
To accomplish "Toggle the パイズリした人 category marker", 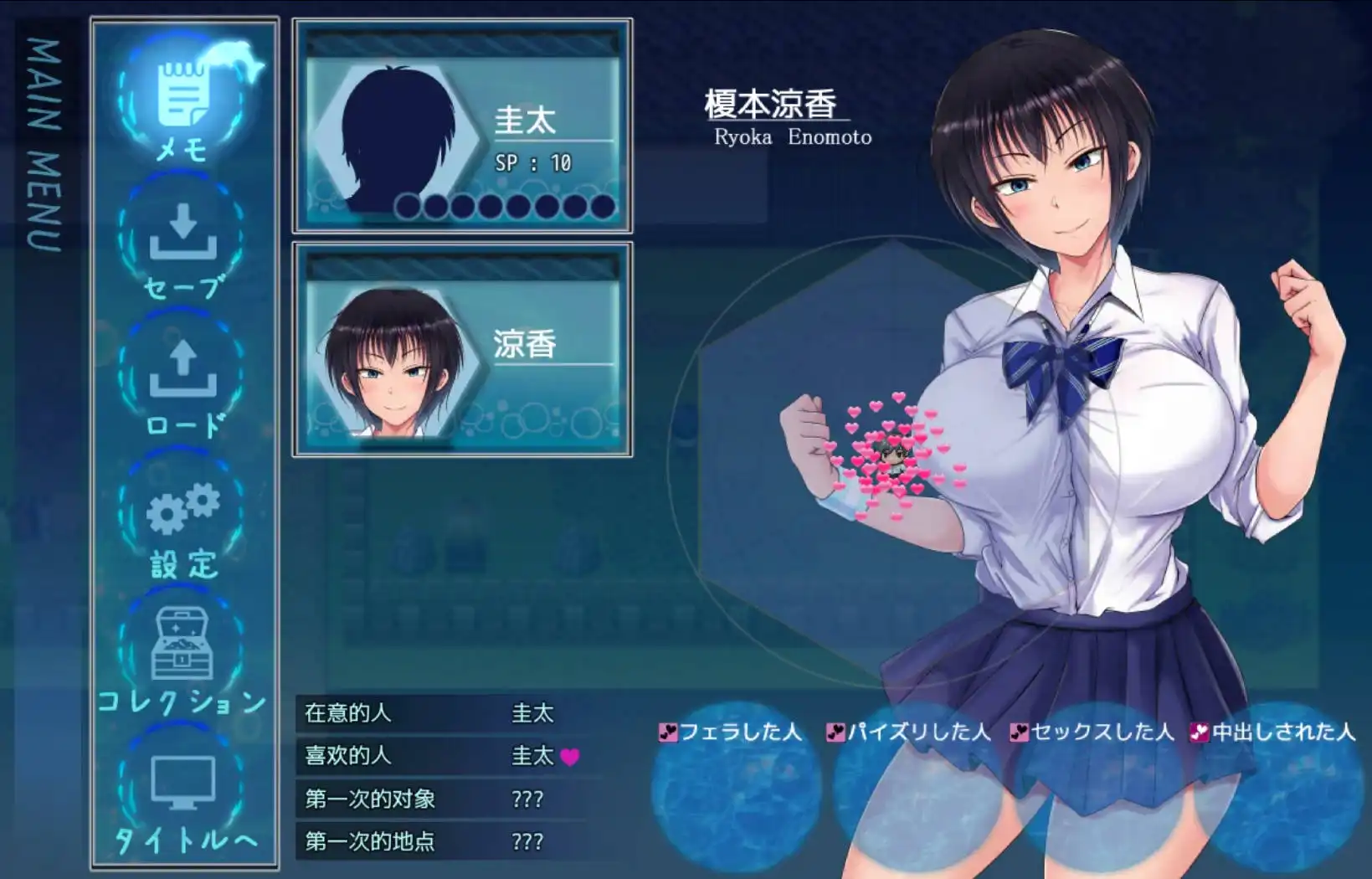I will pyautogui.click(x=836, y=732).
